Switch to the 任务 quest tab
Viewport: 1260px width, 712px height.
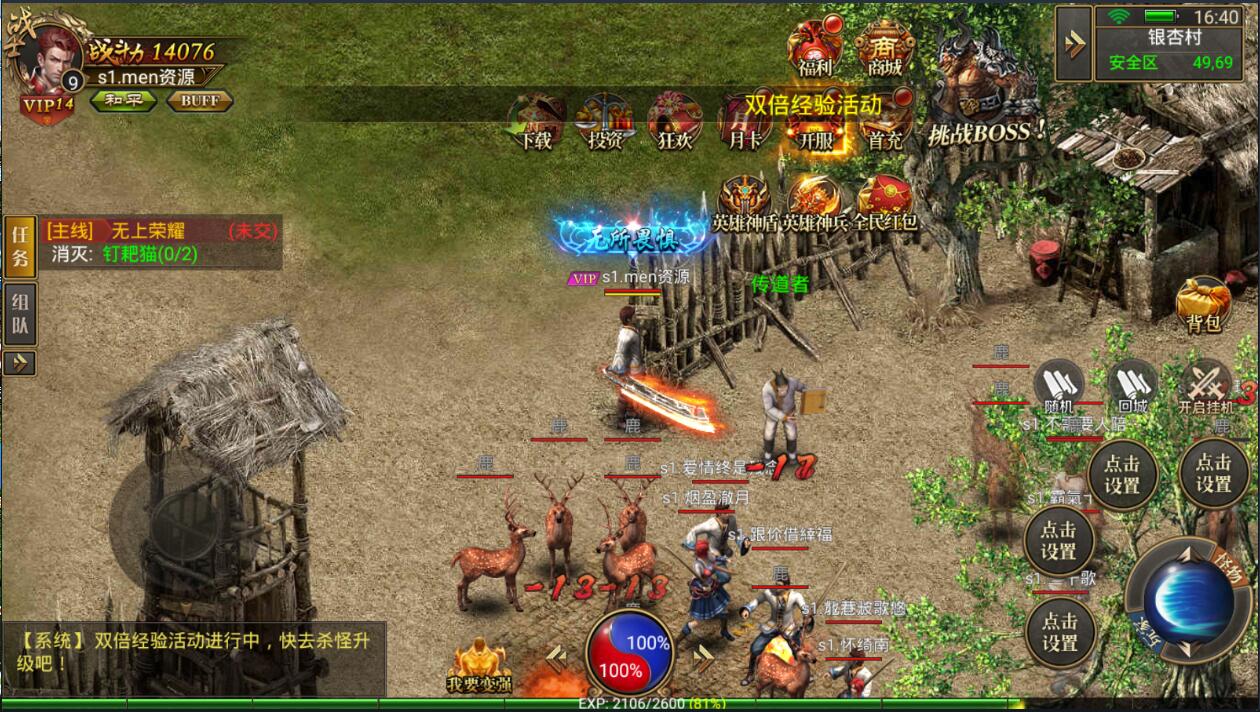pos(19,246)
